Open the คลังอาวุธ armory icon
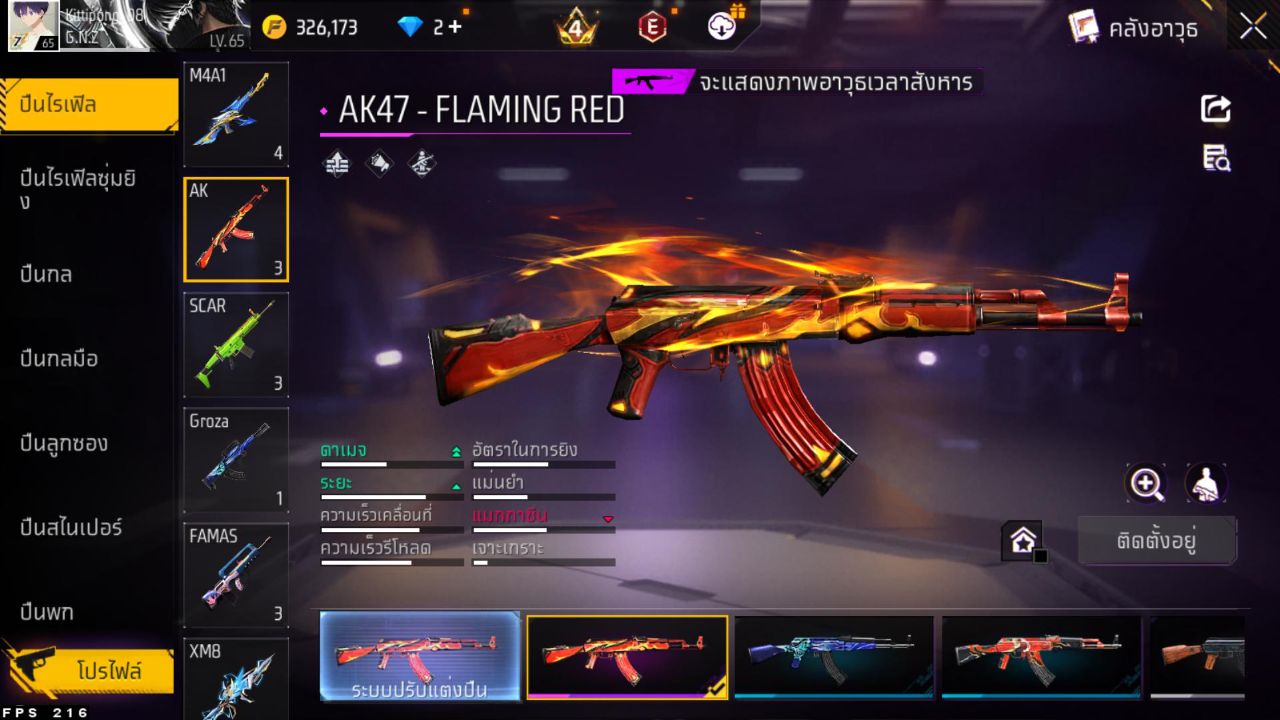The width and height of the screenshot is (1280, 720). (x=1085, y=27)
